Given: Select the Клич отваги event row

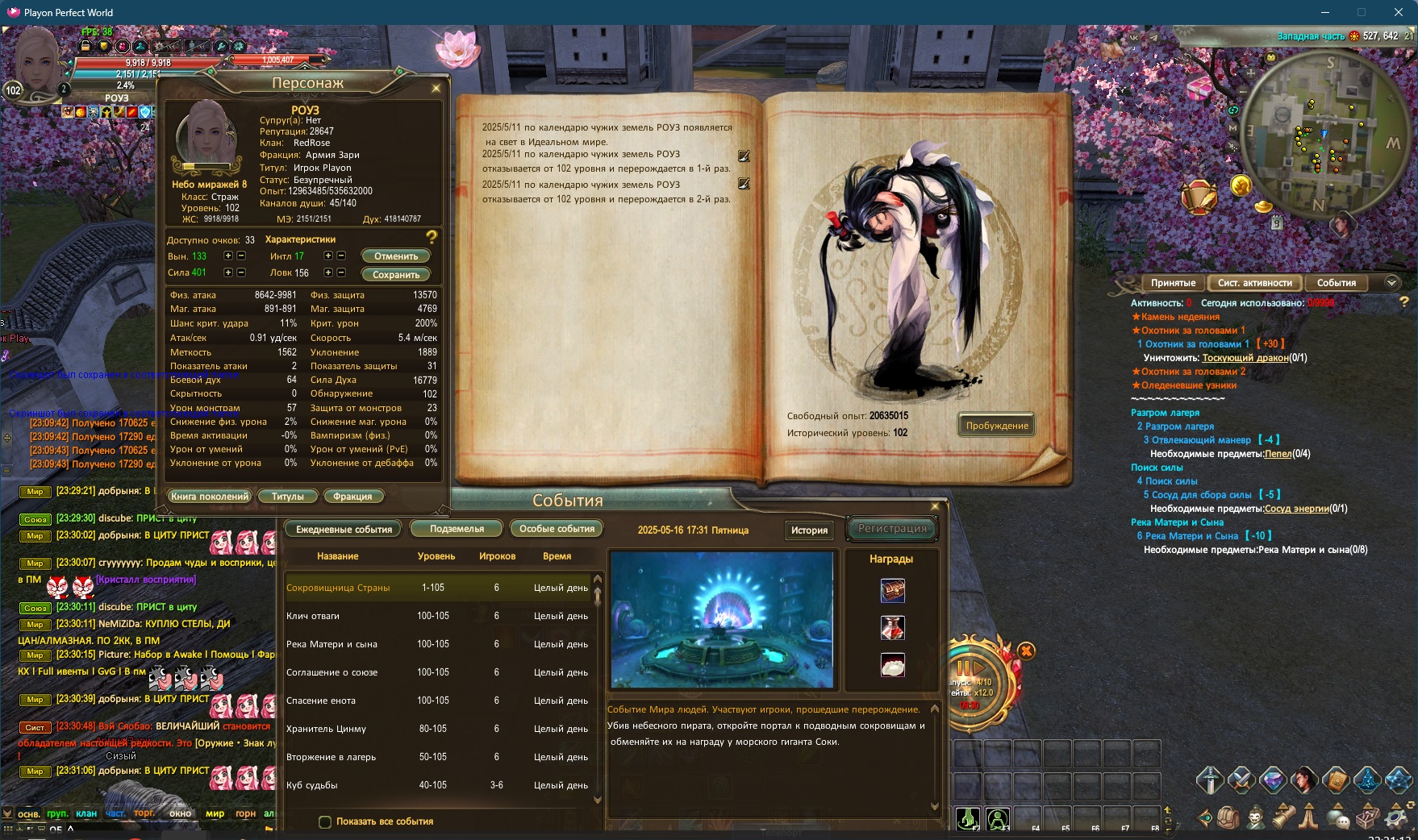Looking at the screenshot, I should pos(436,616).
